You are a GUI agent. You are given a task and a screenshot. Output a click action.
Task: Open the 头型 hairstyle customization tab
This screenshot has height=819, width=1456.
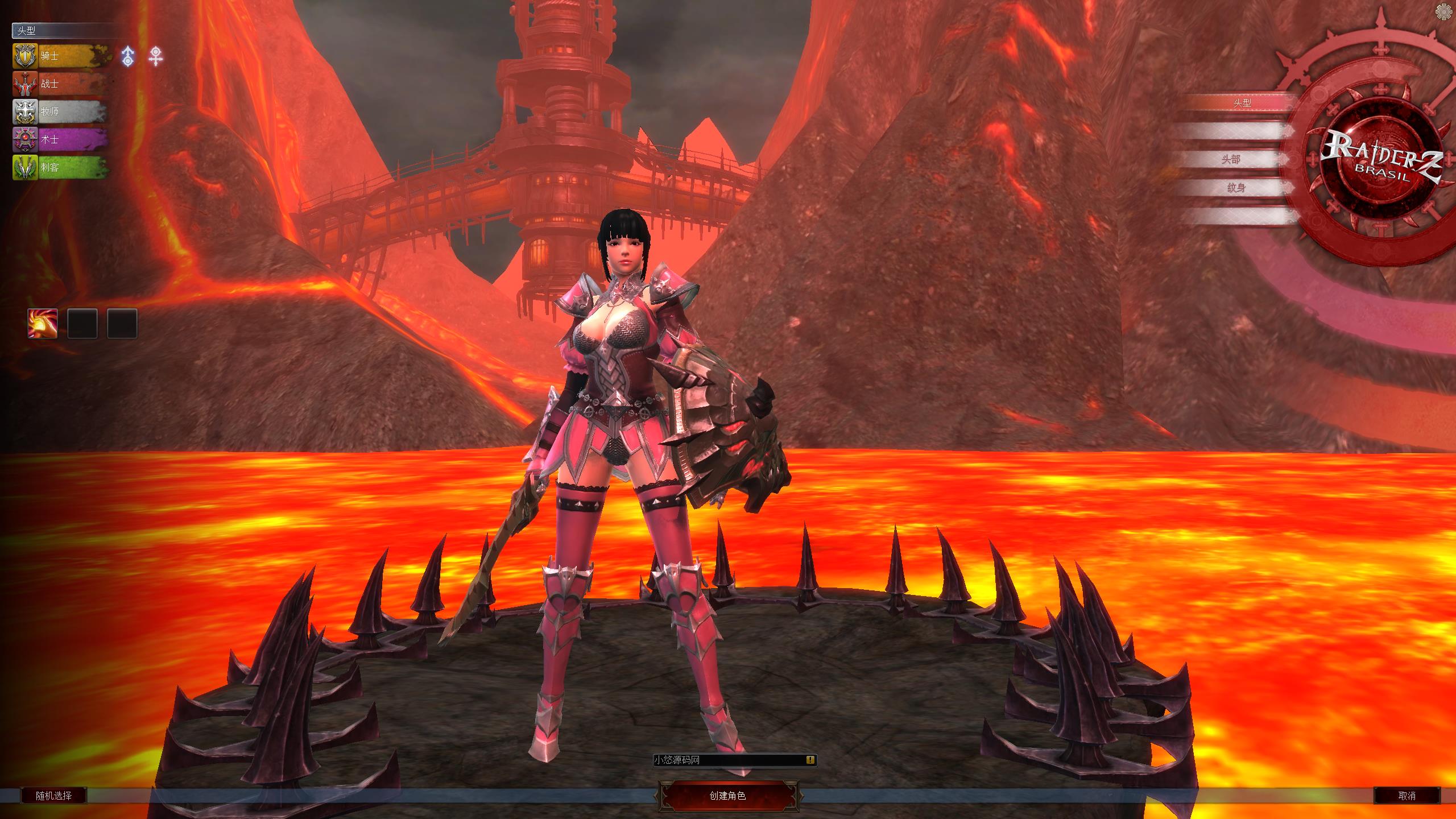(1242, 103)
